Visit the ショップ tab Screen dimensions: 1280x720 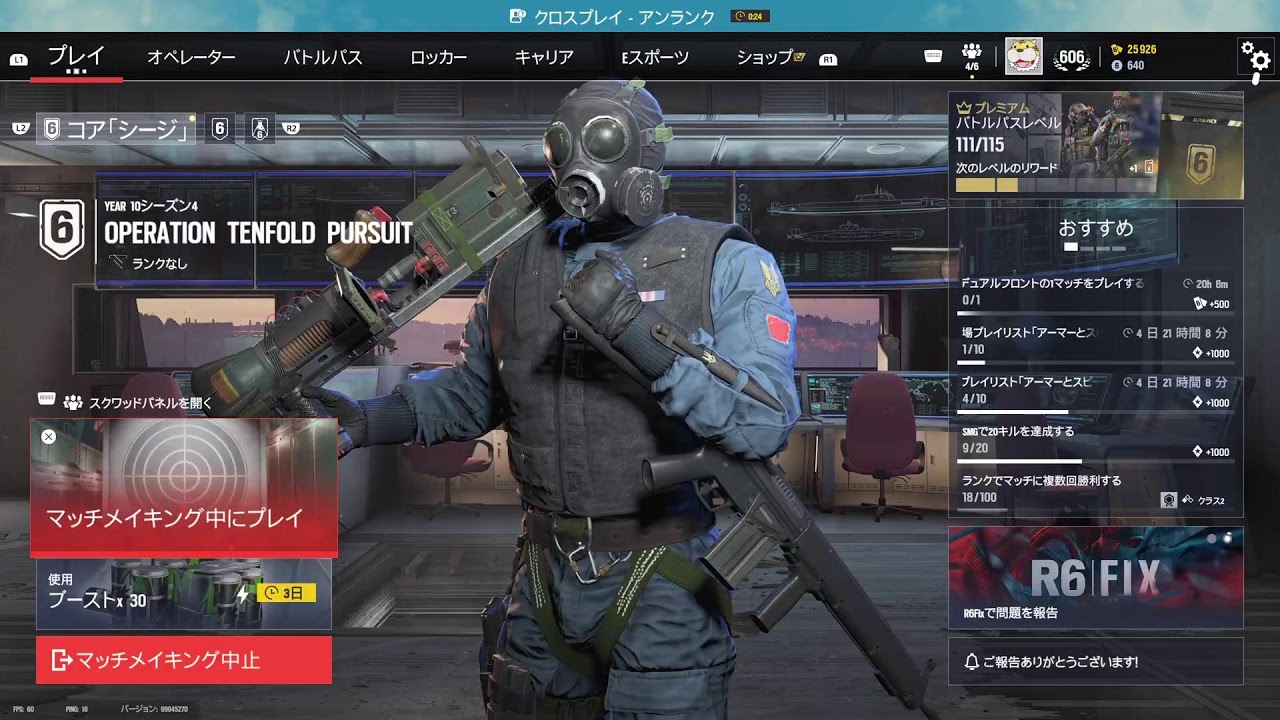(x=765, y=57)
